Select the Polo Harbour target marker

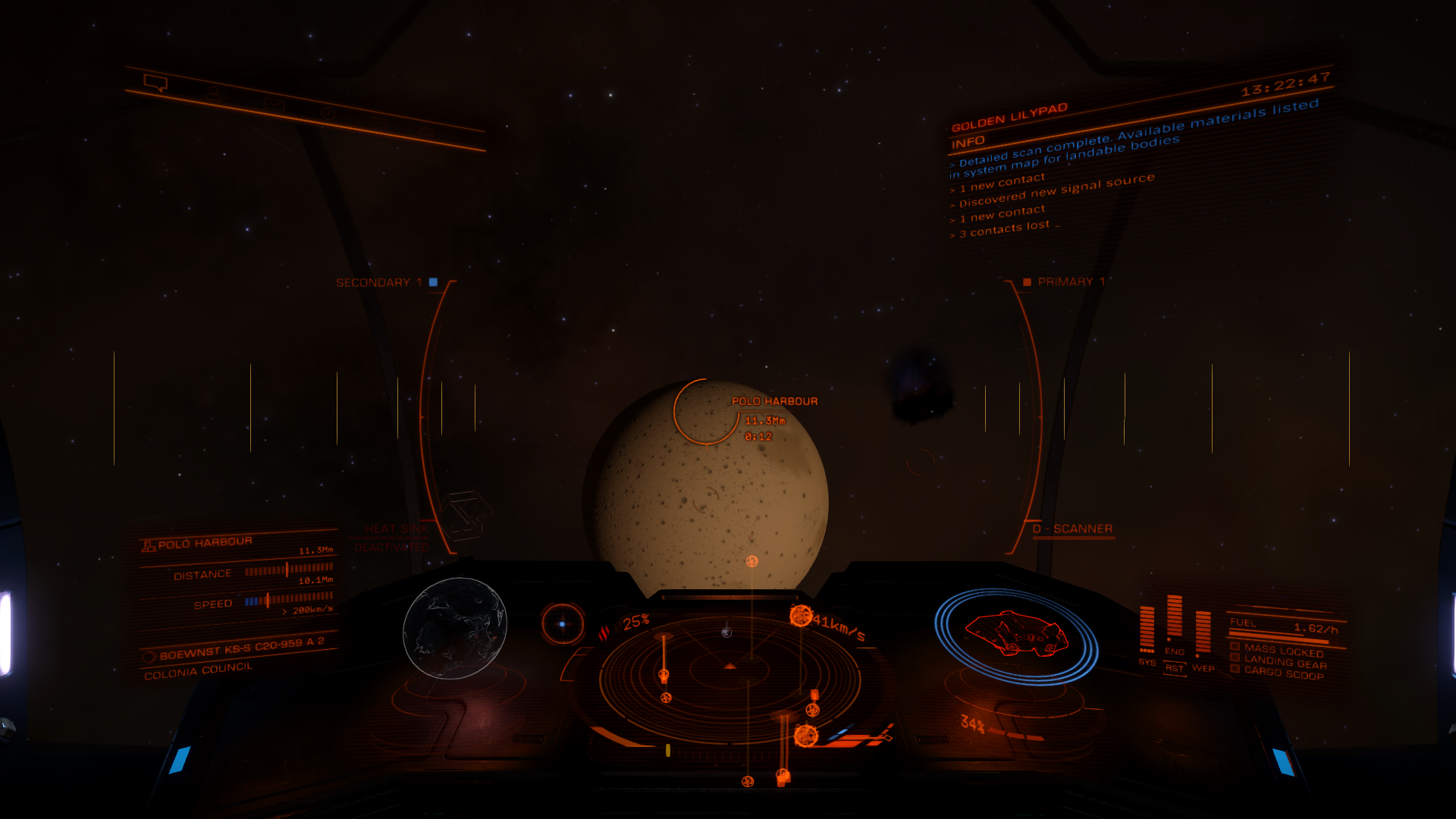707,410
